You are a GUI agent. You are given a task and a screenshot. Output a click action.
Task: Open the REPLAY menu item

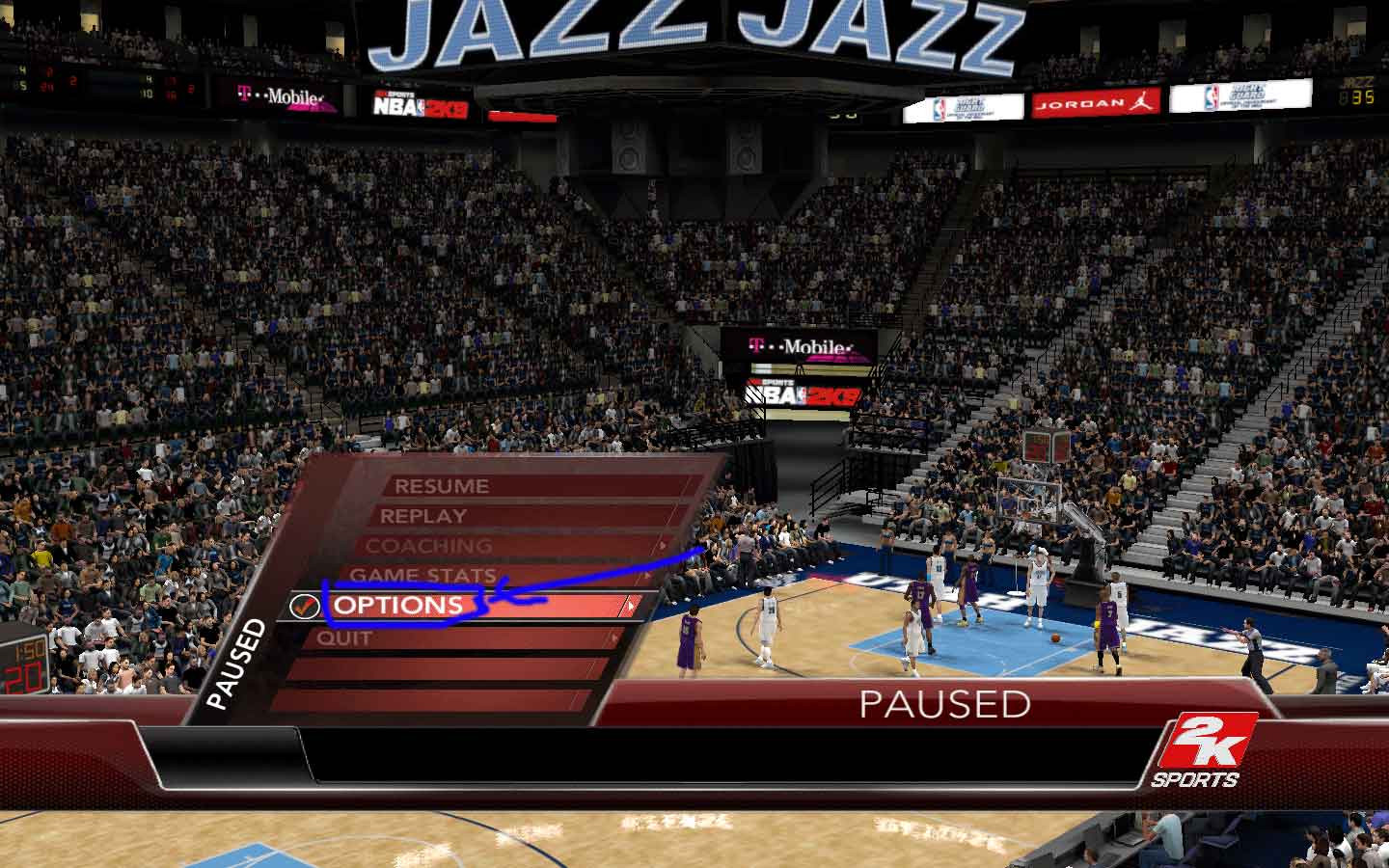(426, 516)
